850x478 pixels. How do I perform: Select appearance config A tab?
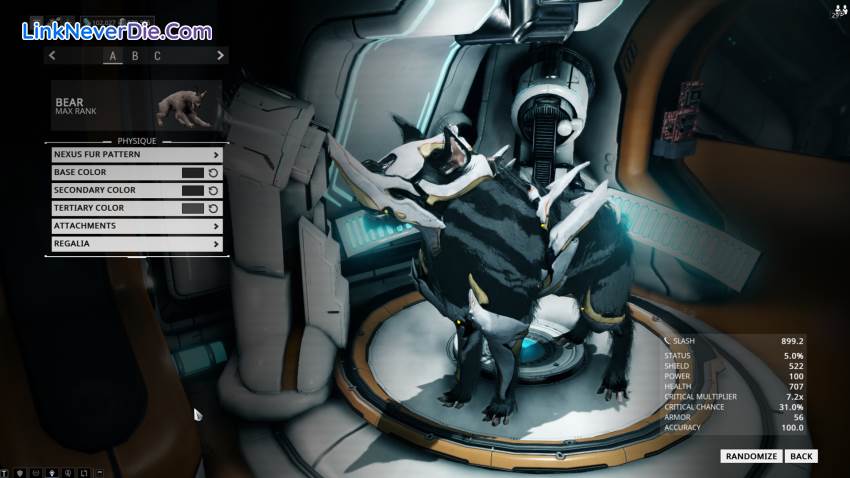tap(113, 56)
